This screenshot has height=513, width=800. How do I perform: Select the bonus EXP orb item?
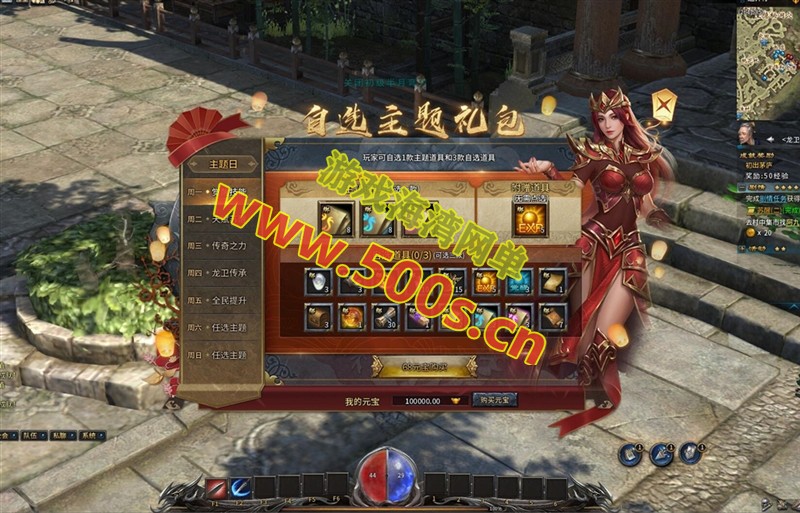[530, 219]
